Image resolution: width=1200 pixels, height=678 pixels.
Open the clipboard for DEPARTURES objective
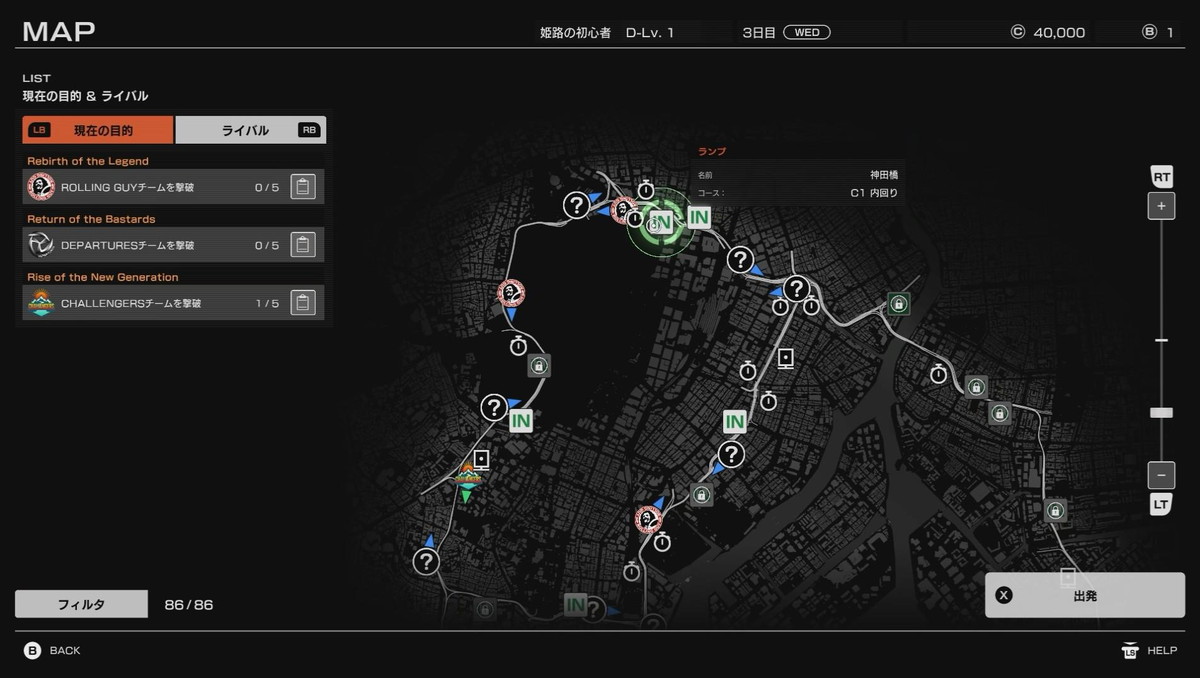pos(303,245)
